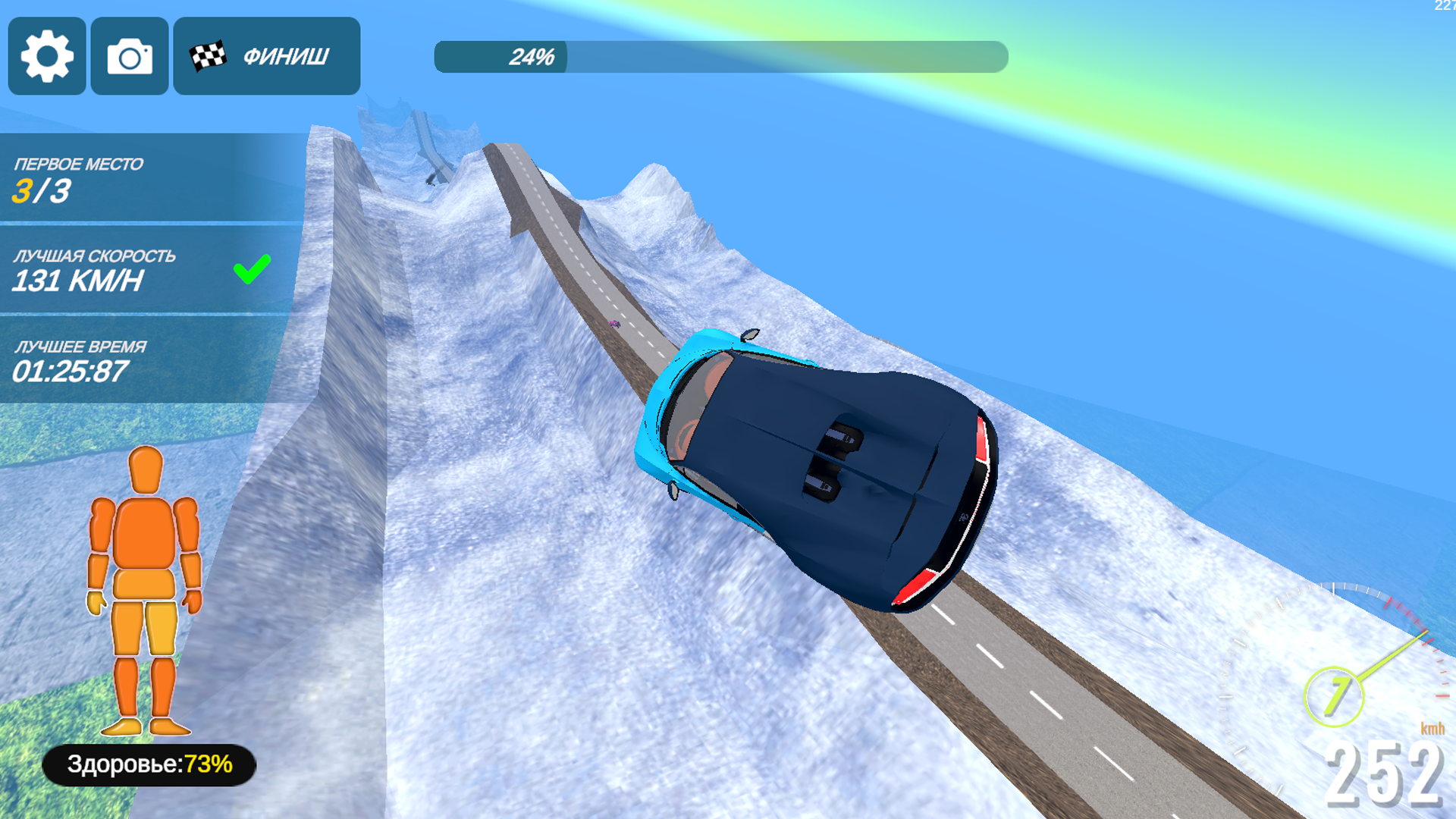
Task: Select the green checkmark beside ЛУЧШАЯ СКОРОСТЬ
Action: pyautogui.click(x=253, y=268)
